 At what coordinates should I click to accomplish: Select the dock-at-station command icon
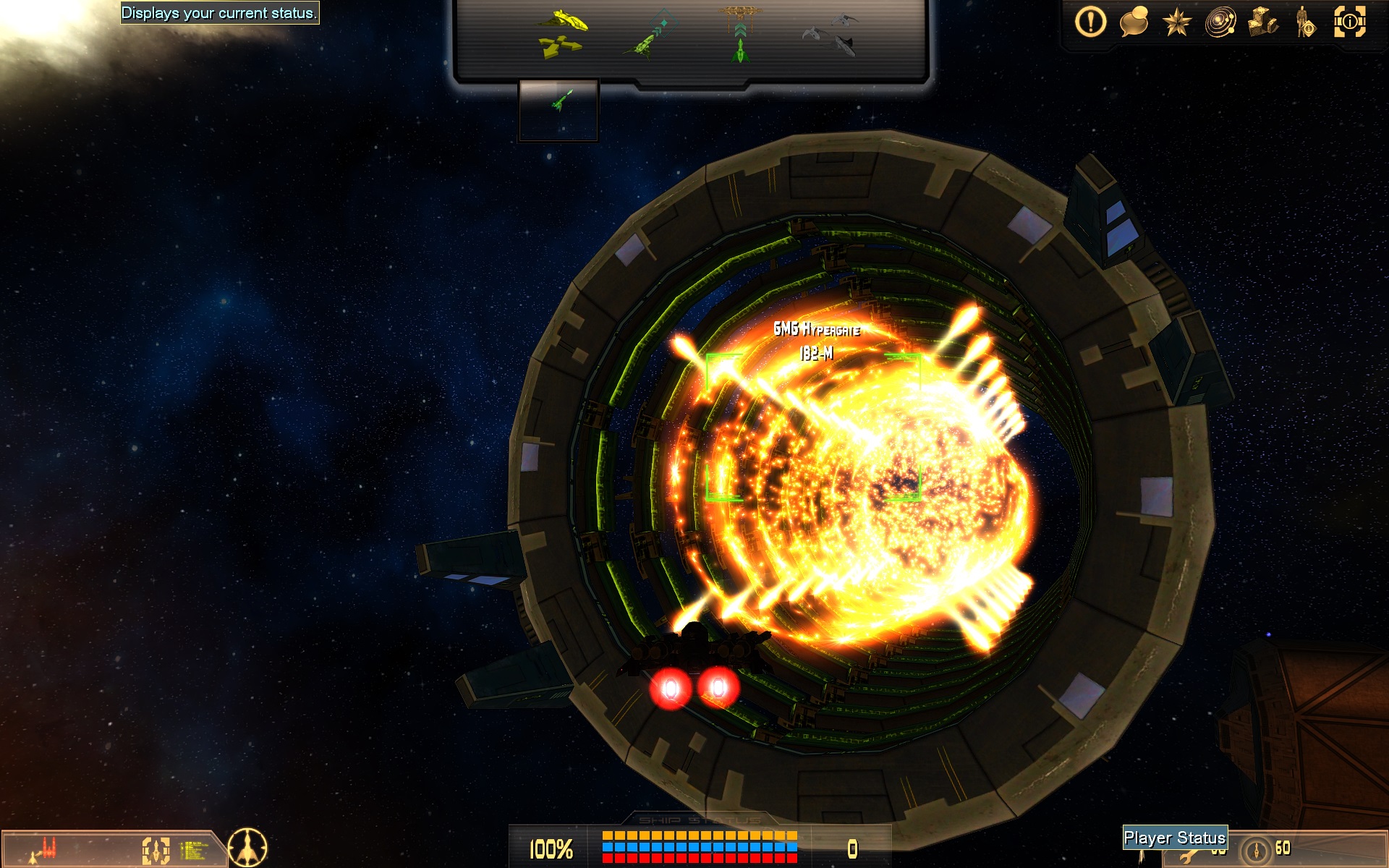click(740, 34)
